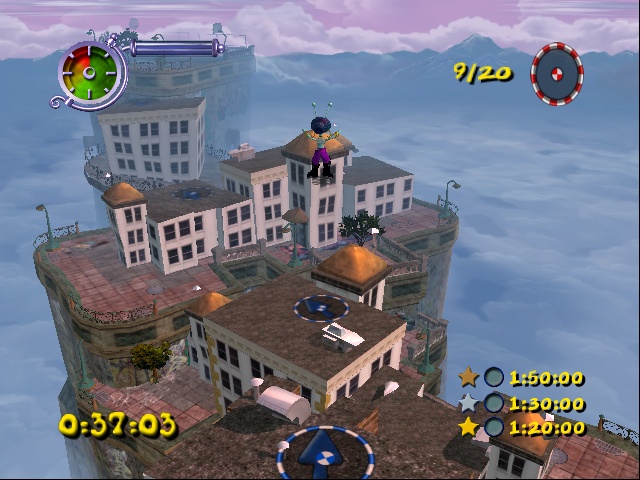Select the red and white target icon
Viewport: 640px width, 480px height.
[557, 72]
